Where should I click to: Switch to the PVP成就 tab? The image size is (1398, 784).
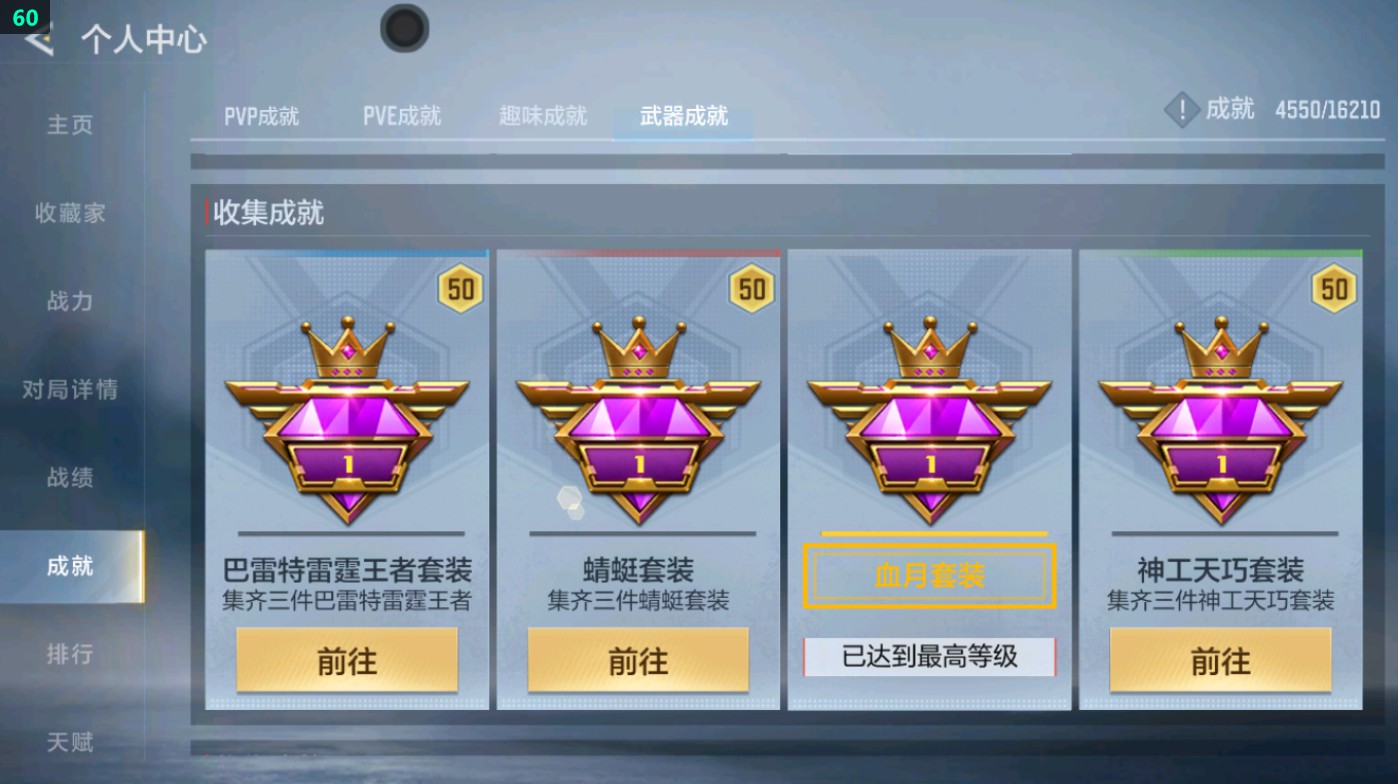262,115
